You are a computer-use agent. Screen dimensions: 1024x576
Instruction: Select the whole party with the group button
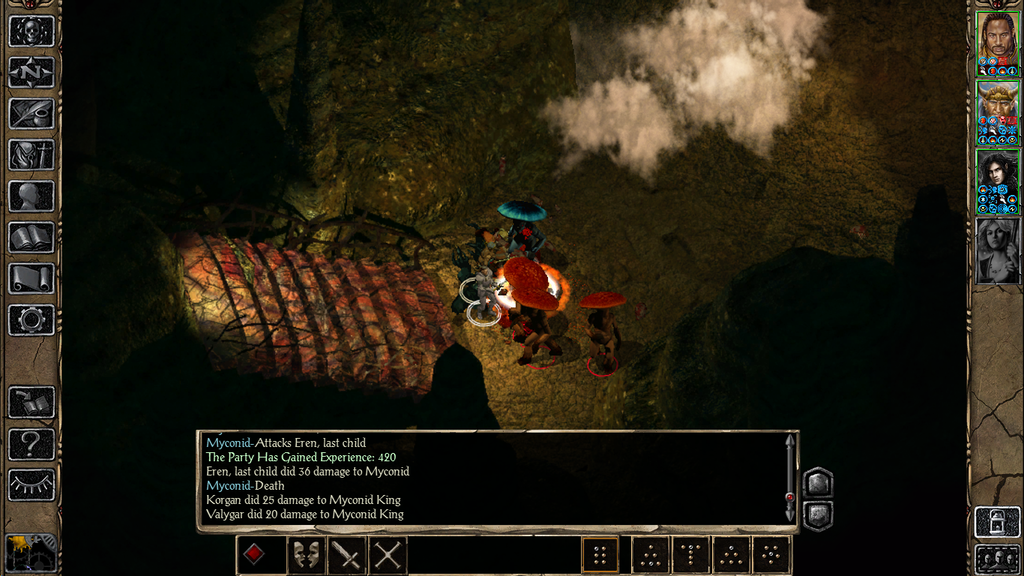(x=997, y=558)
